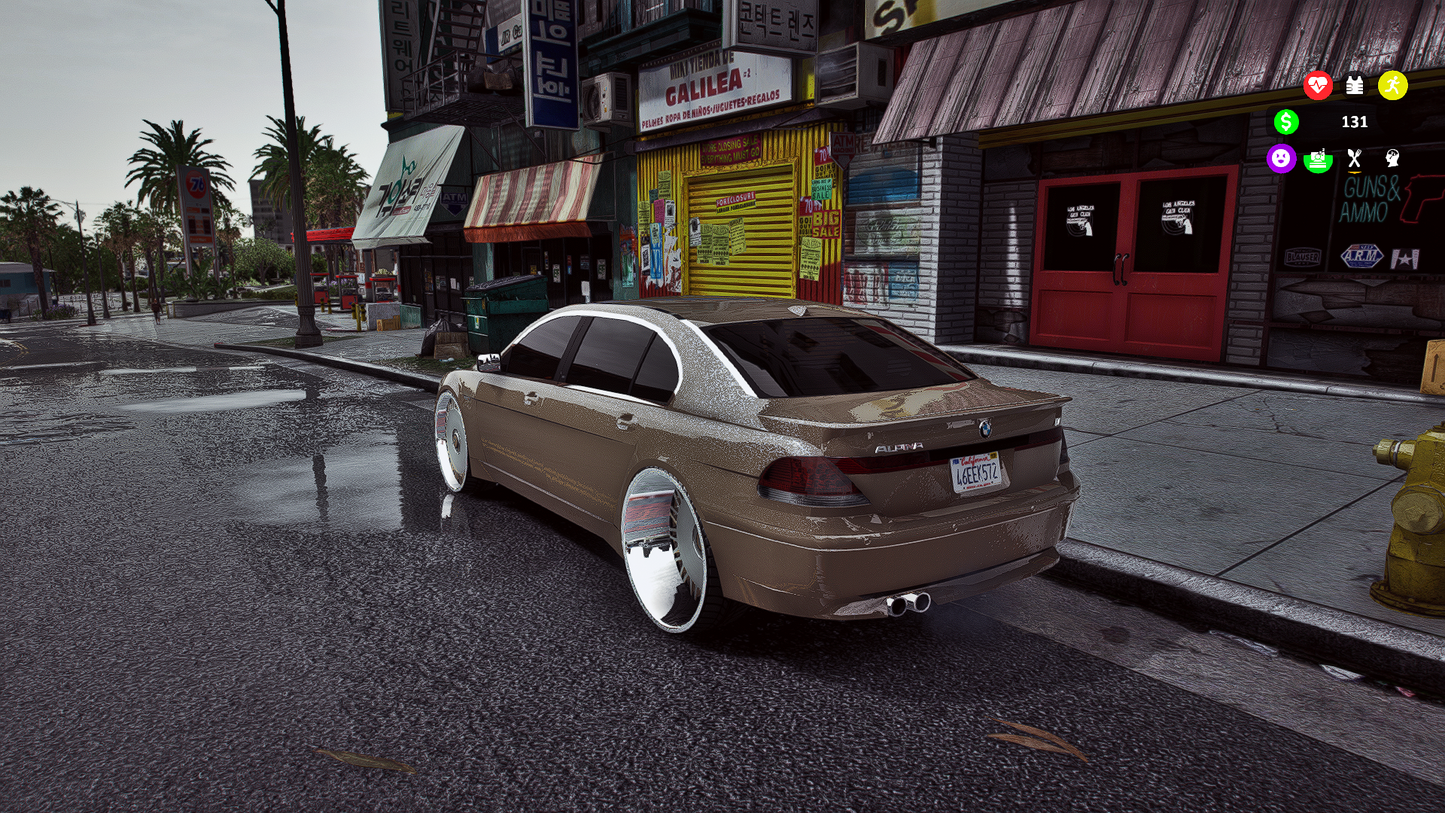Screen dimensions: 1445x813
Task: Select the yellow stamina runner icon
Action: click(x=1393, y=86)
